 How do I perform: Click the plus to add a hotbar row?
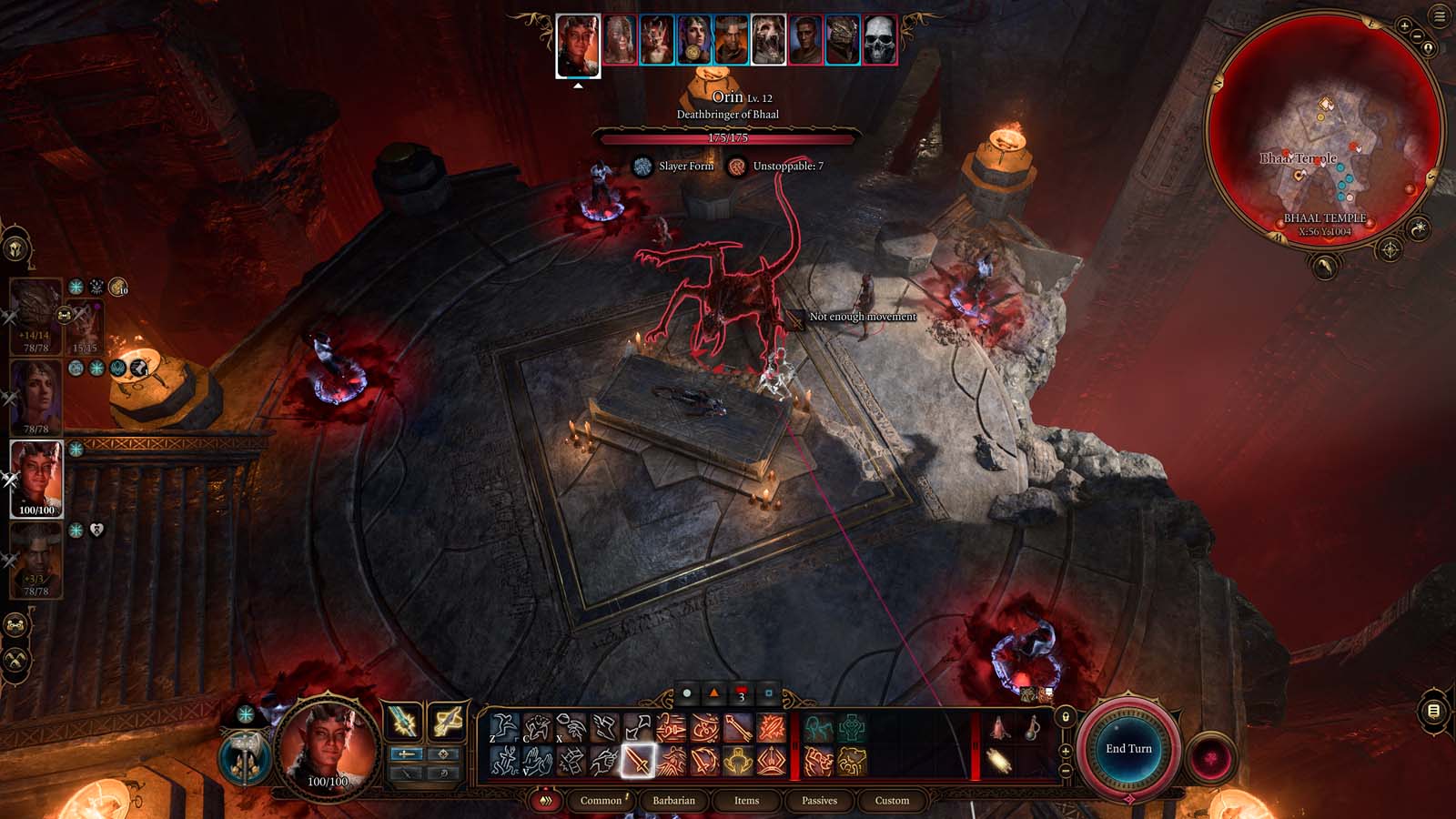(x=1066, y=751)
